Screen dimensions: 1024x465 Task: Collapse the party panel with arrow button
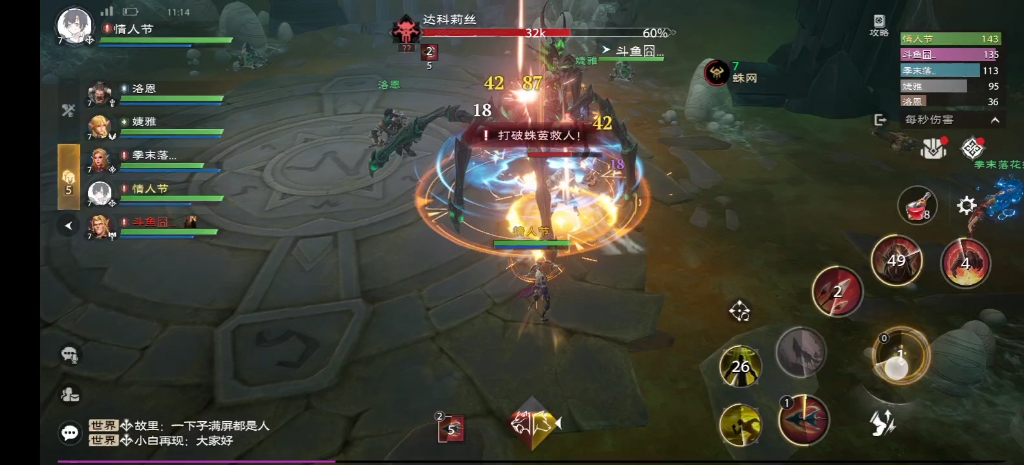pos(69,226)
